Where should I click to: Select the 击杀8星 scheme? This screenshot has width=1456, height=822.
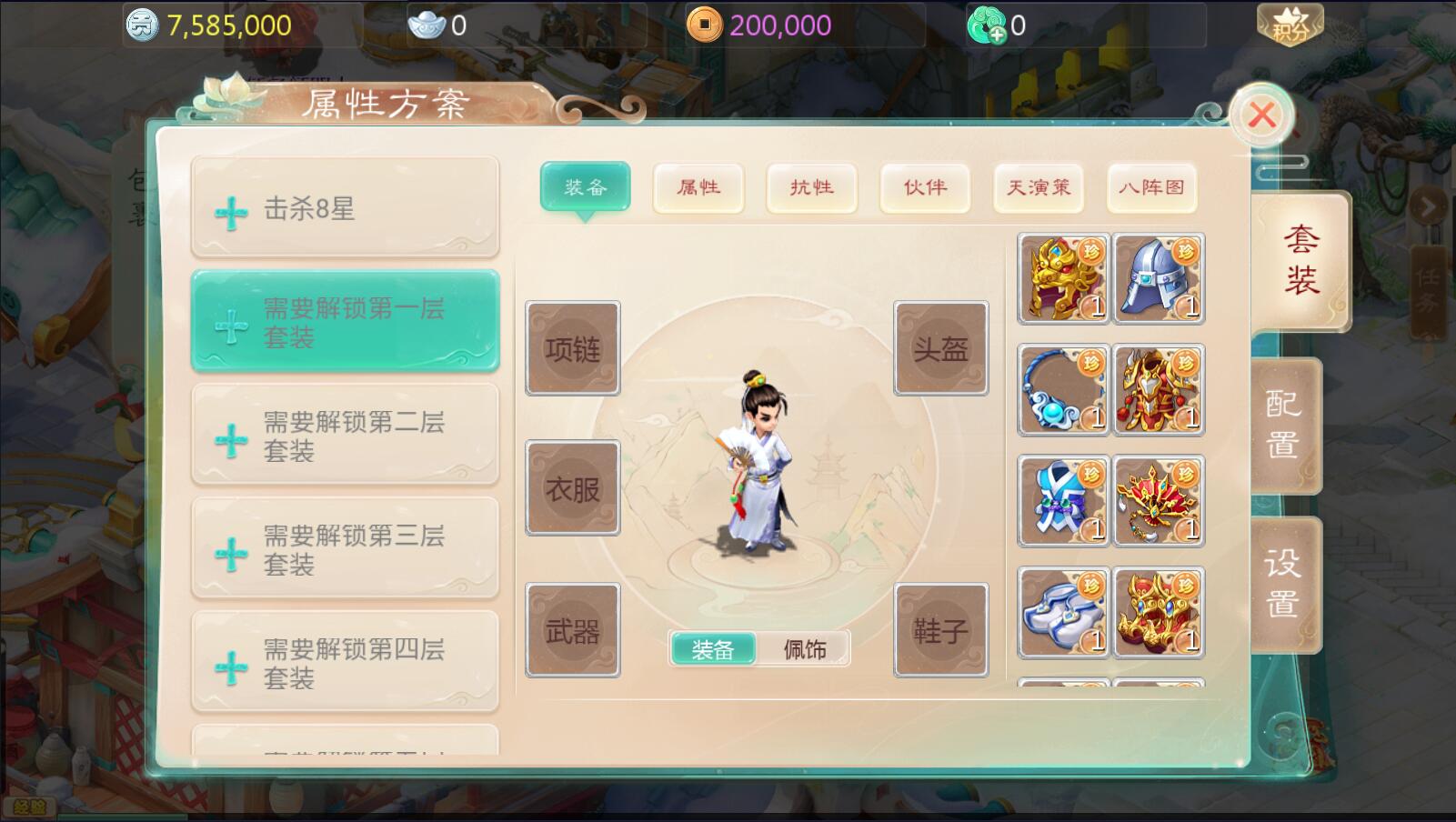click(x=345, y=209)
